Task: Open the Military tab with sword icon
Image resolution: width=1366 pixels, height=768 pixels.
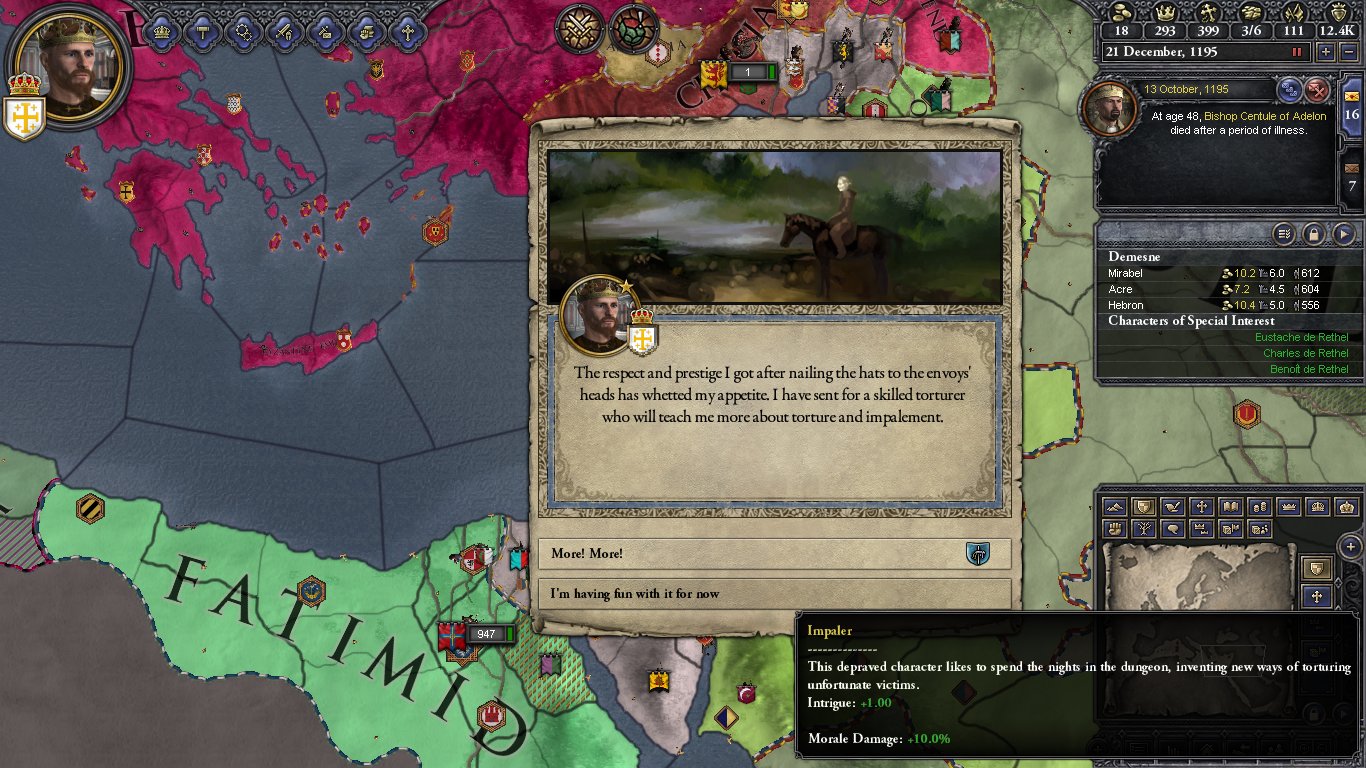Action: 284,31
